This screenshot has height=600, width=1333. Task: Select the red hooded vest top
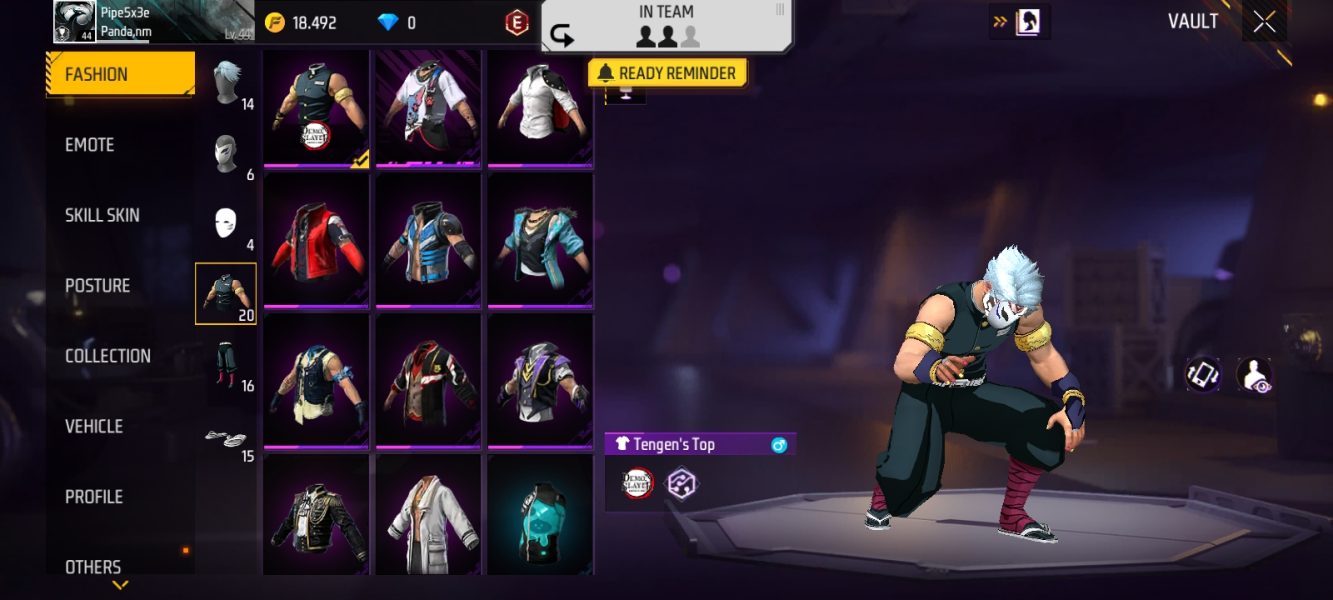(316, 240)
